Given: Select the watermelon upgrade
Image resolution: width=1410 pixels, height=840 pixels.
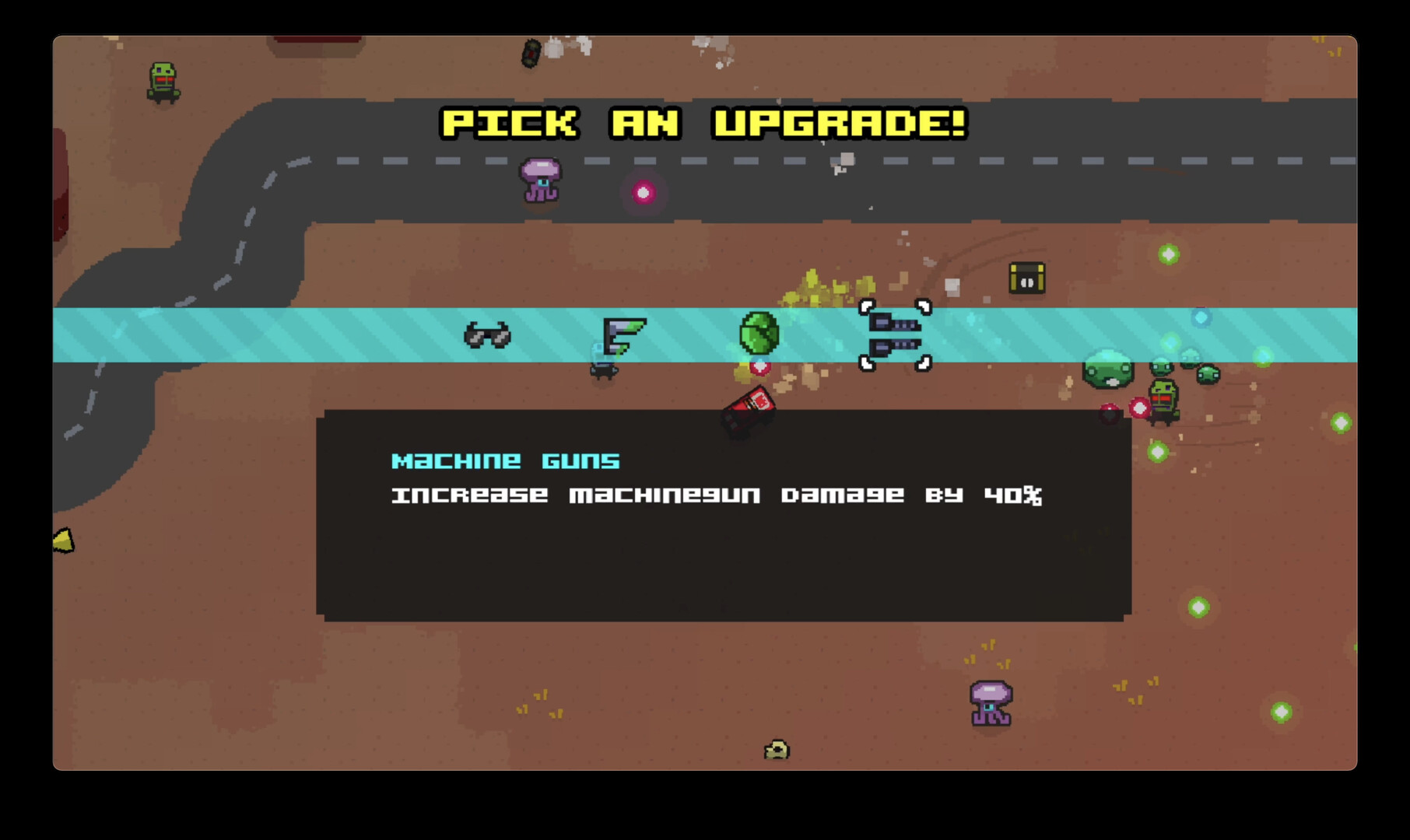Looking at the screenshot, I should click(759, 331).
